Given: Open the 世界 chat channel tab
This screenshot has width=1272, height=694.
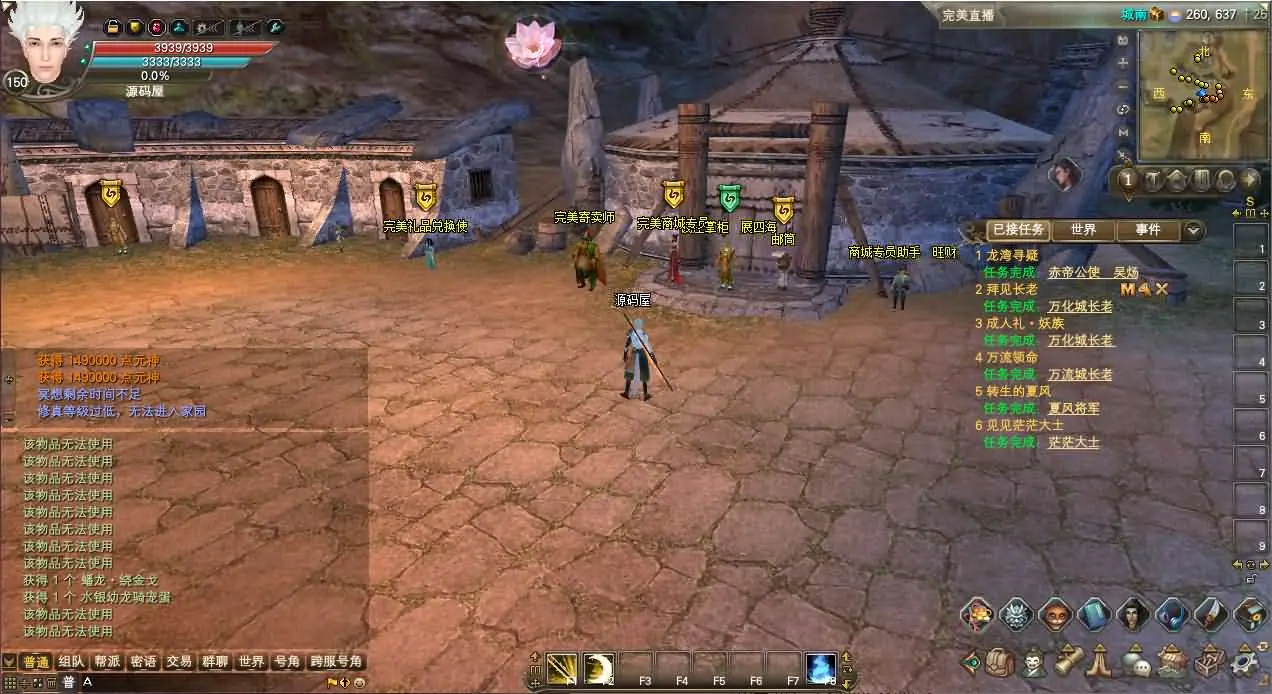Looking at the screenshot, I should tap(251, 662).
